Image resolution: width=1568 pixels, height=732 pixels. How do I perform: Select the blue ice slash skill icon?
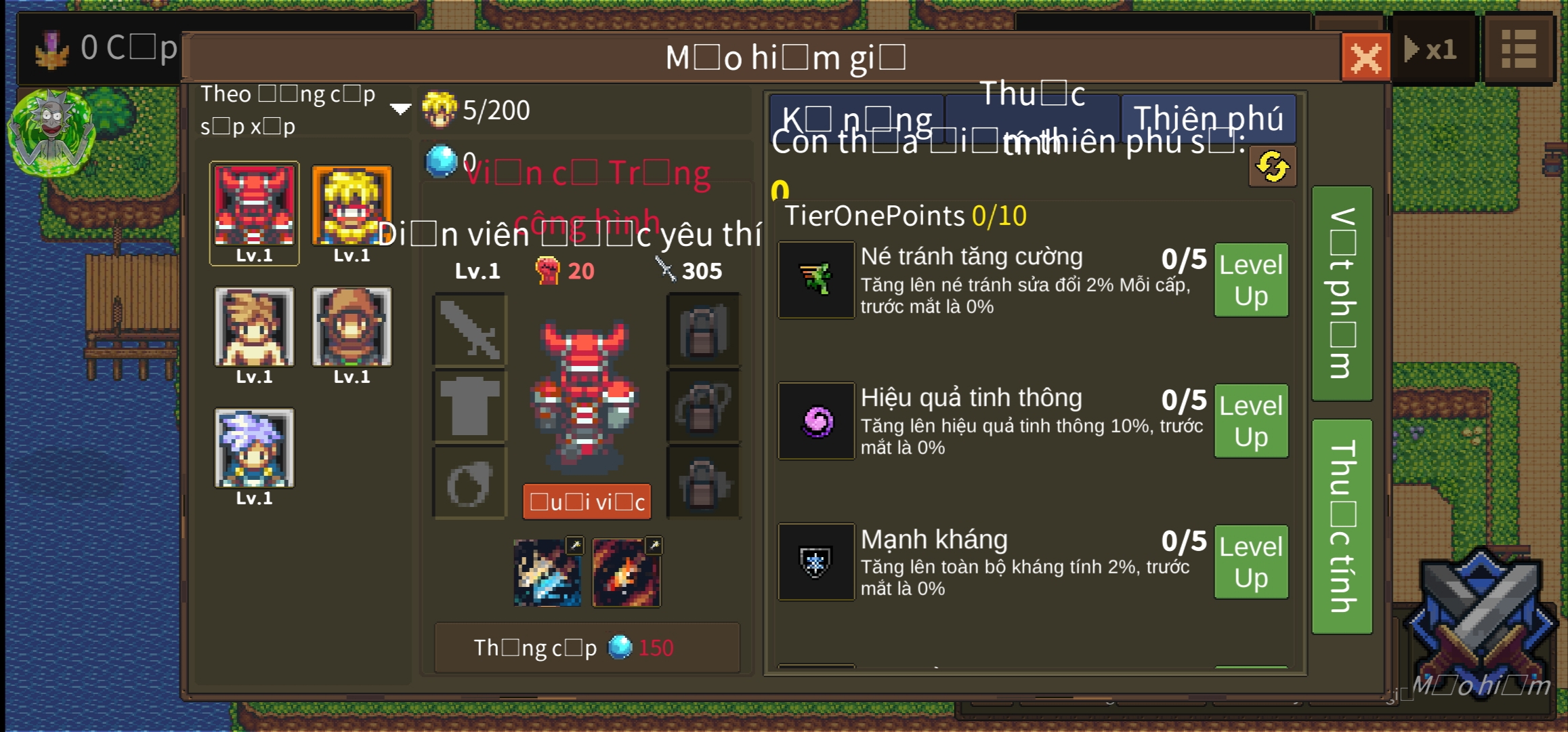(x=547, y=573)
